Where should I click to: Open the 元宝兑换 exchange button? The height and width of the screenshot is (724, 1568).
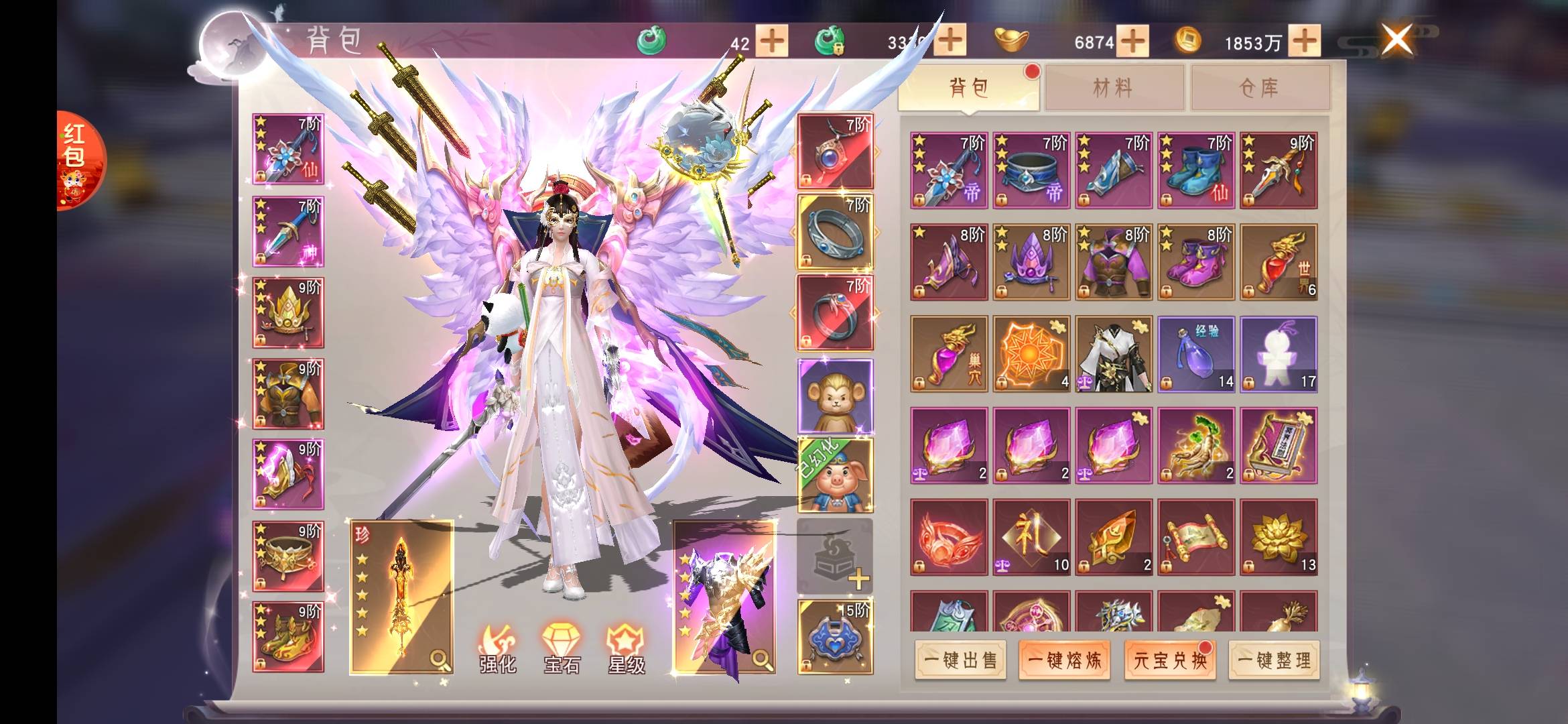pyautogui.click(x=1169, y=660)
